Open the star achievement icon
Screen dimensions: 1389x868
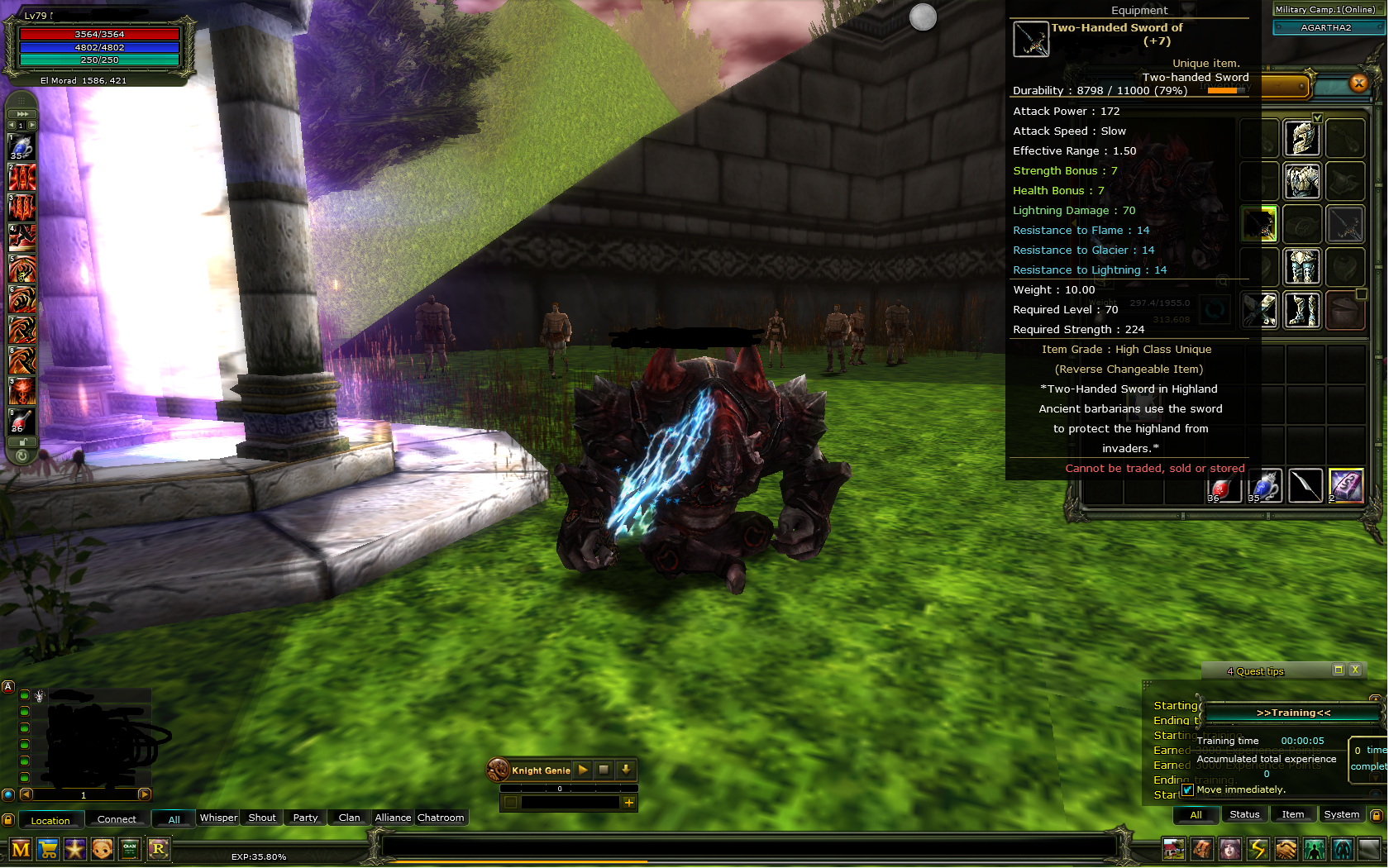point(75,849)
